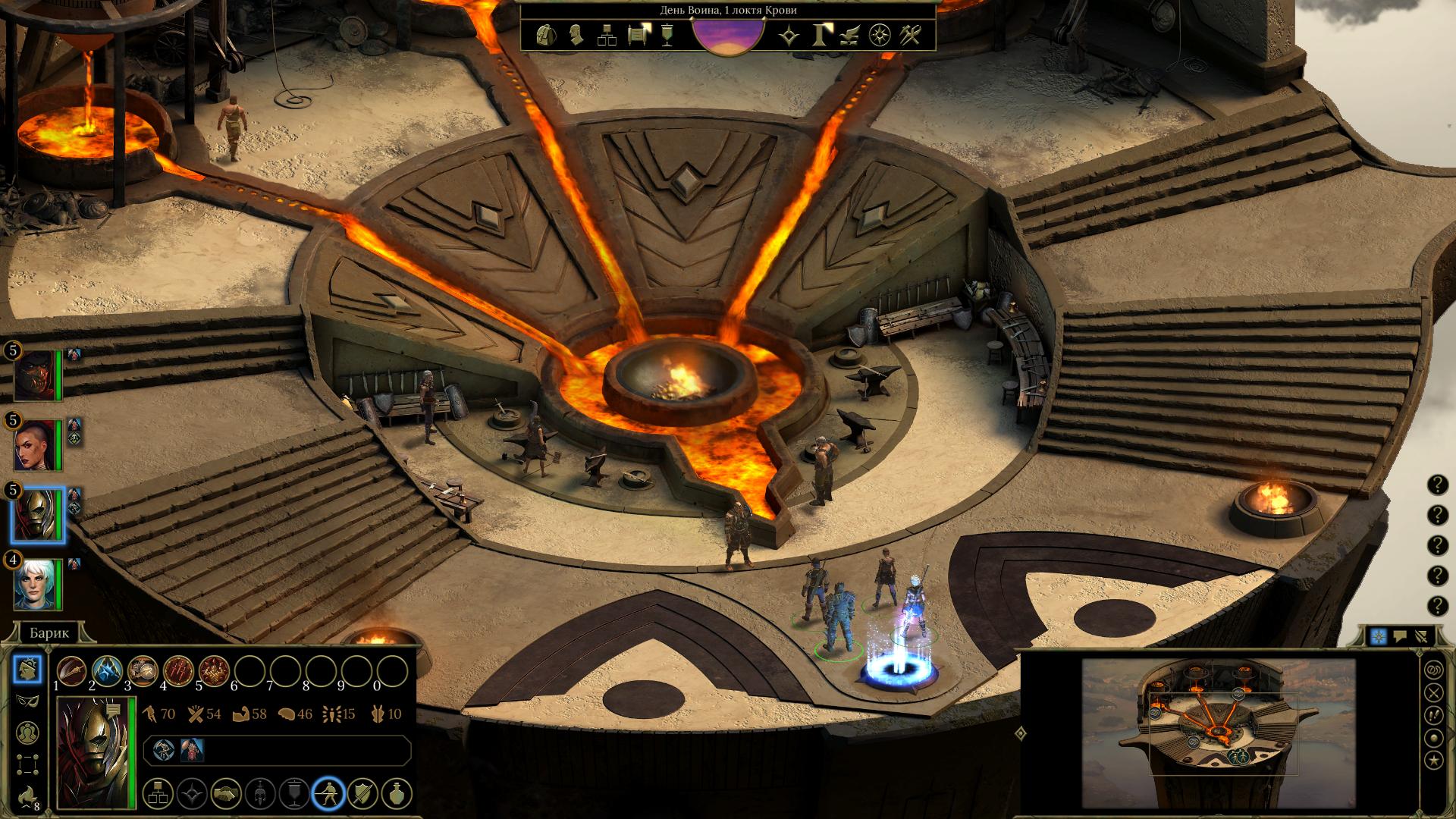
Task: Toggle the mask stealth mode icon
Action: [x=28, y=701]
